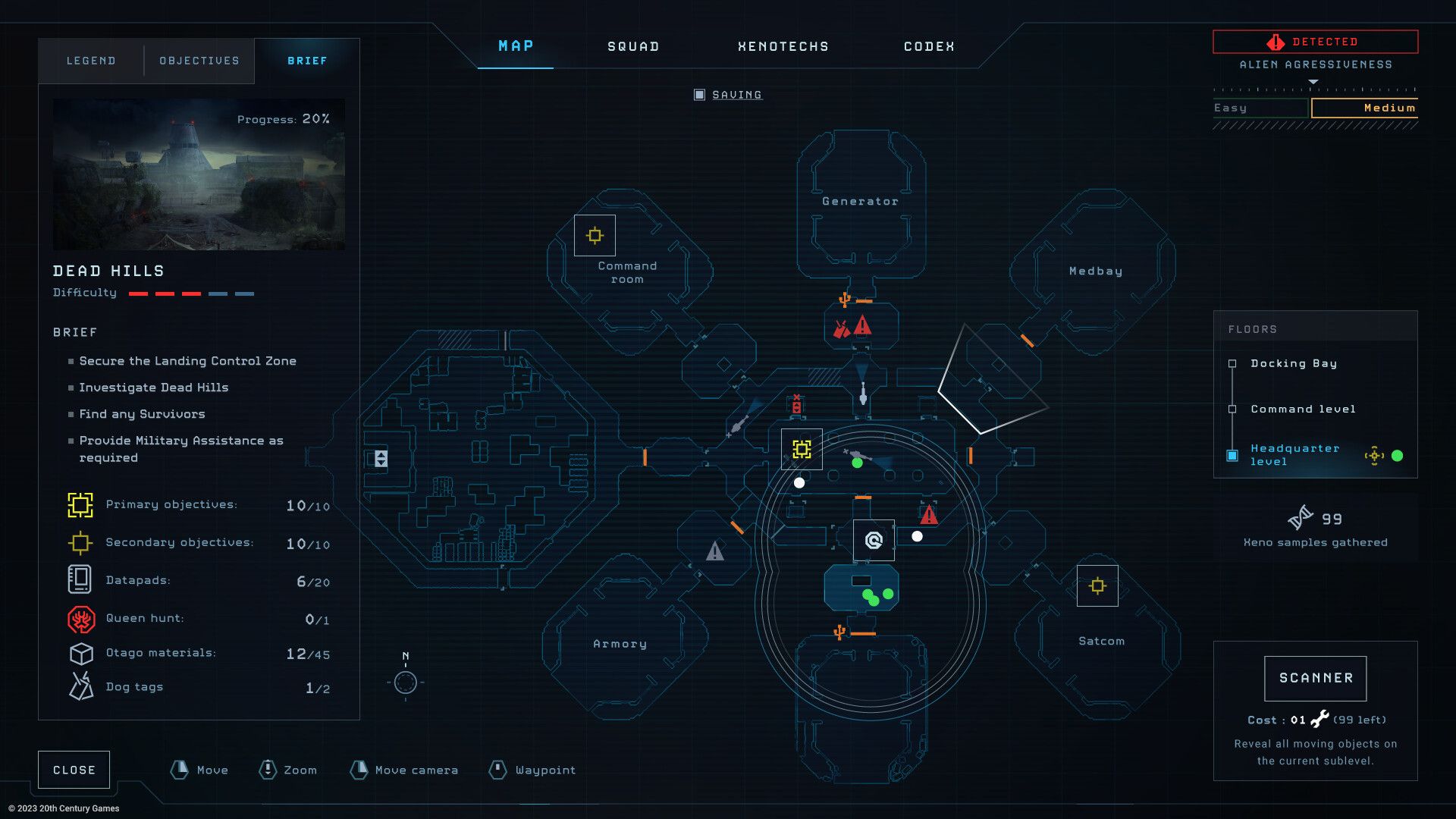Click the Waypoint icon in the bottom bar
The height and width of the screenshot is (819, 1456).
(x=498, y=770)
